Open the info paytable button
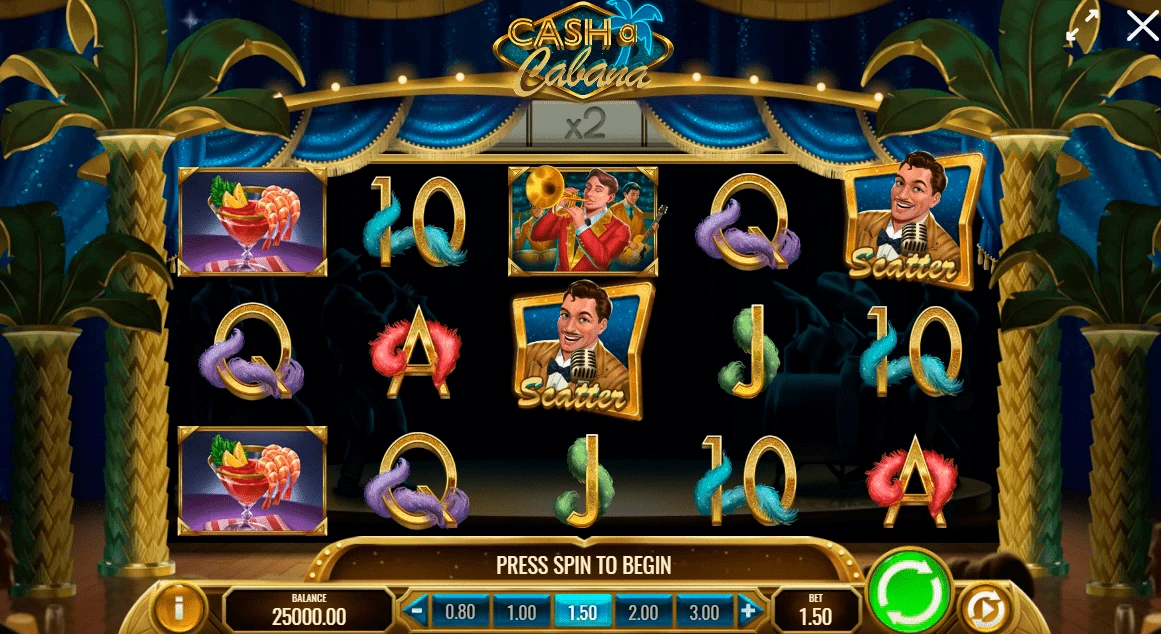This screenshot has width=1161, height=634. click(x=178, y=609)
